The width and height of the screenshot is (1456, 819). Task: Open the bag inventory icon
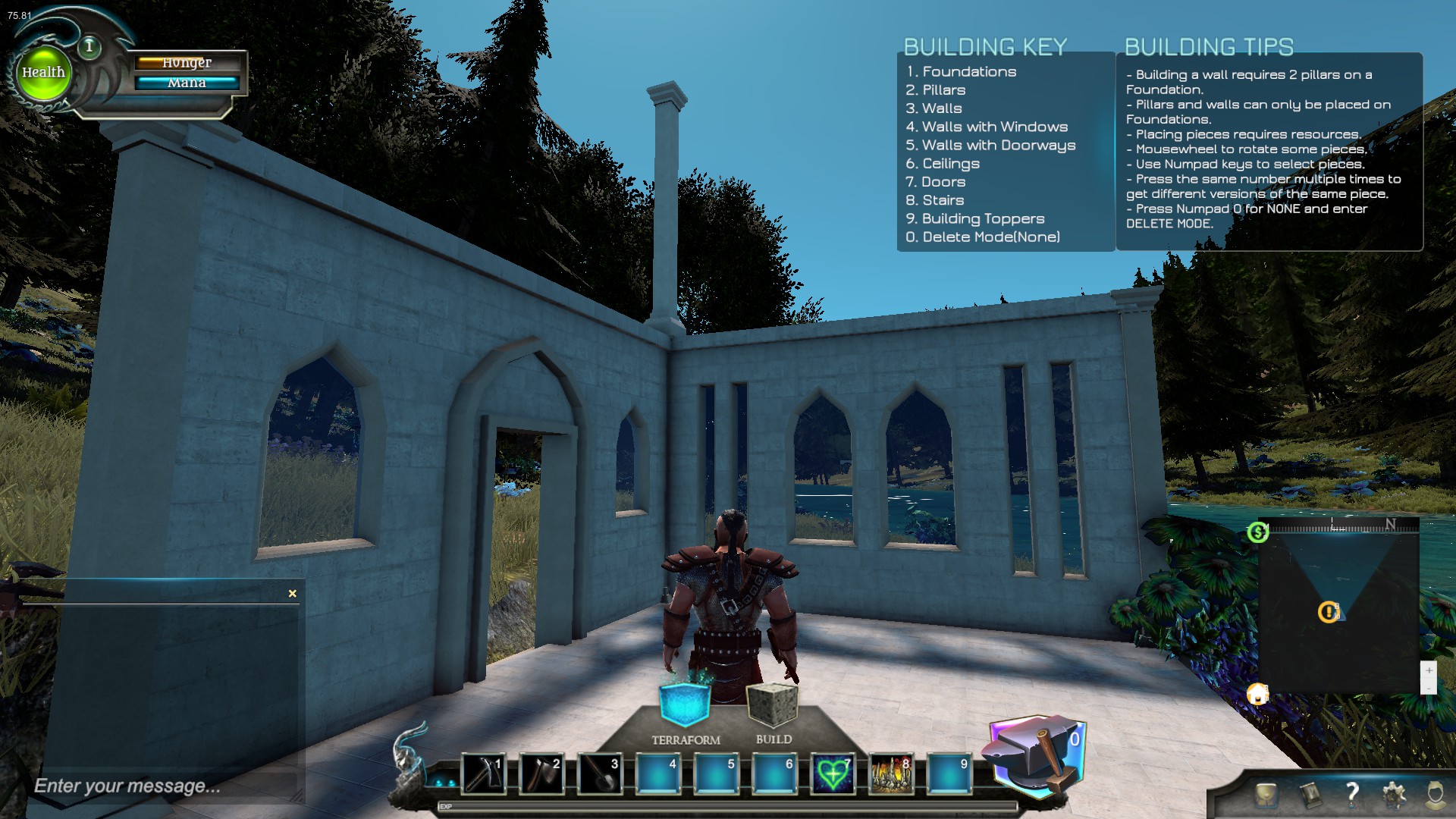point(1266,795)
